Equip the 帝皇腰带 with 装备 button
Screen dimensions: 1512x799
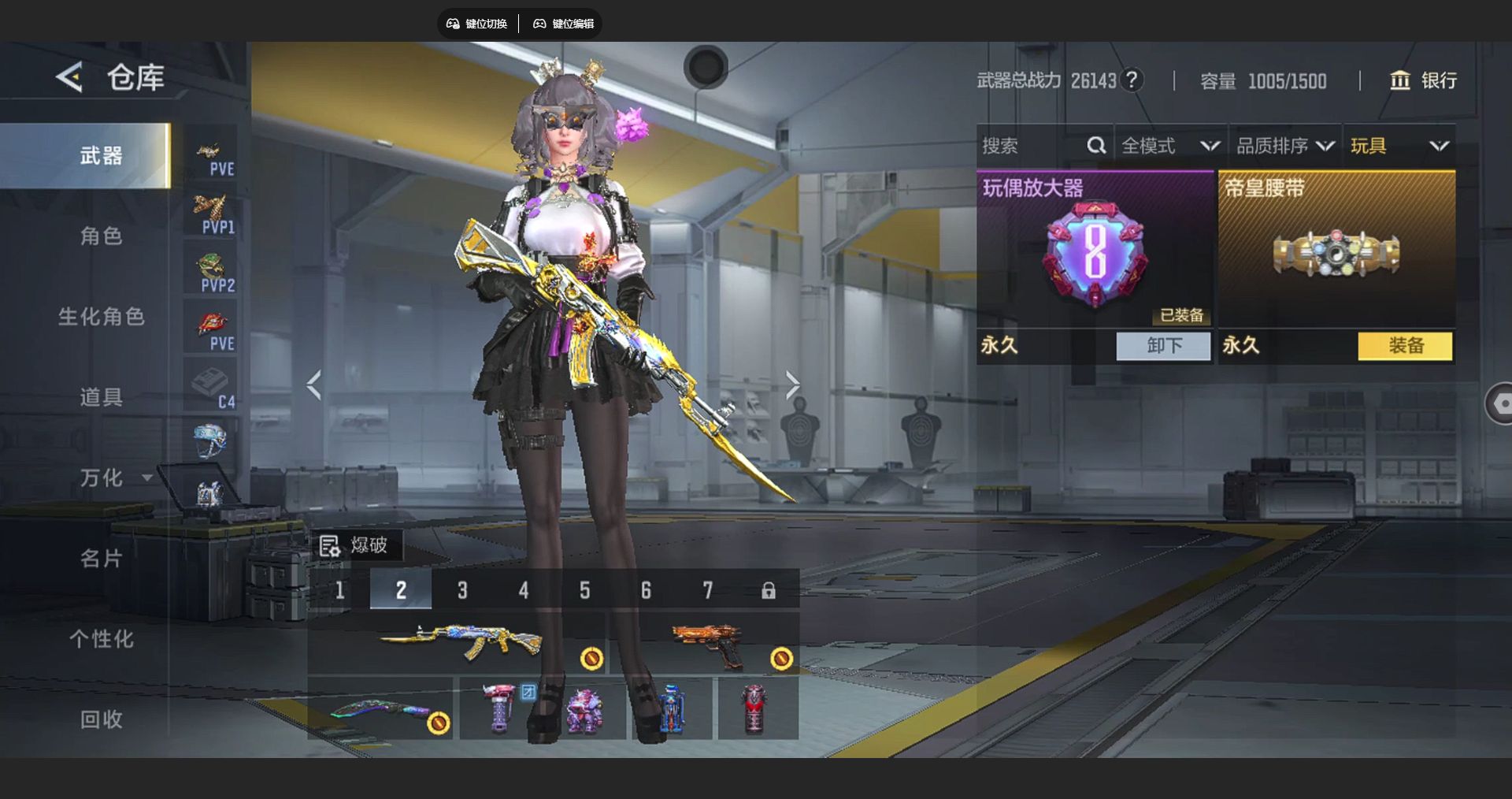(x=1405, y=346)
